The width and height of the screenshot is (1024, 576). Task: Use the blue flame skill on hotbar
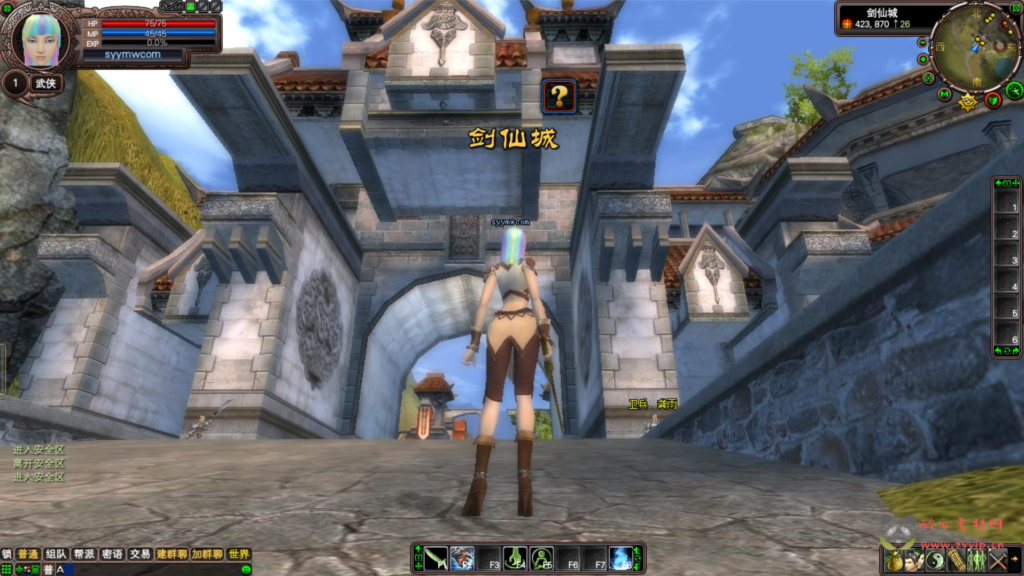click(620, 558)
